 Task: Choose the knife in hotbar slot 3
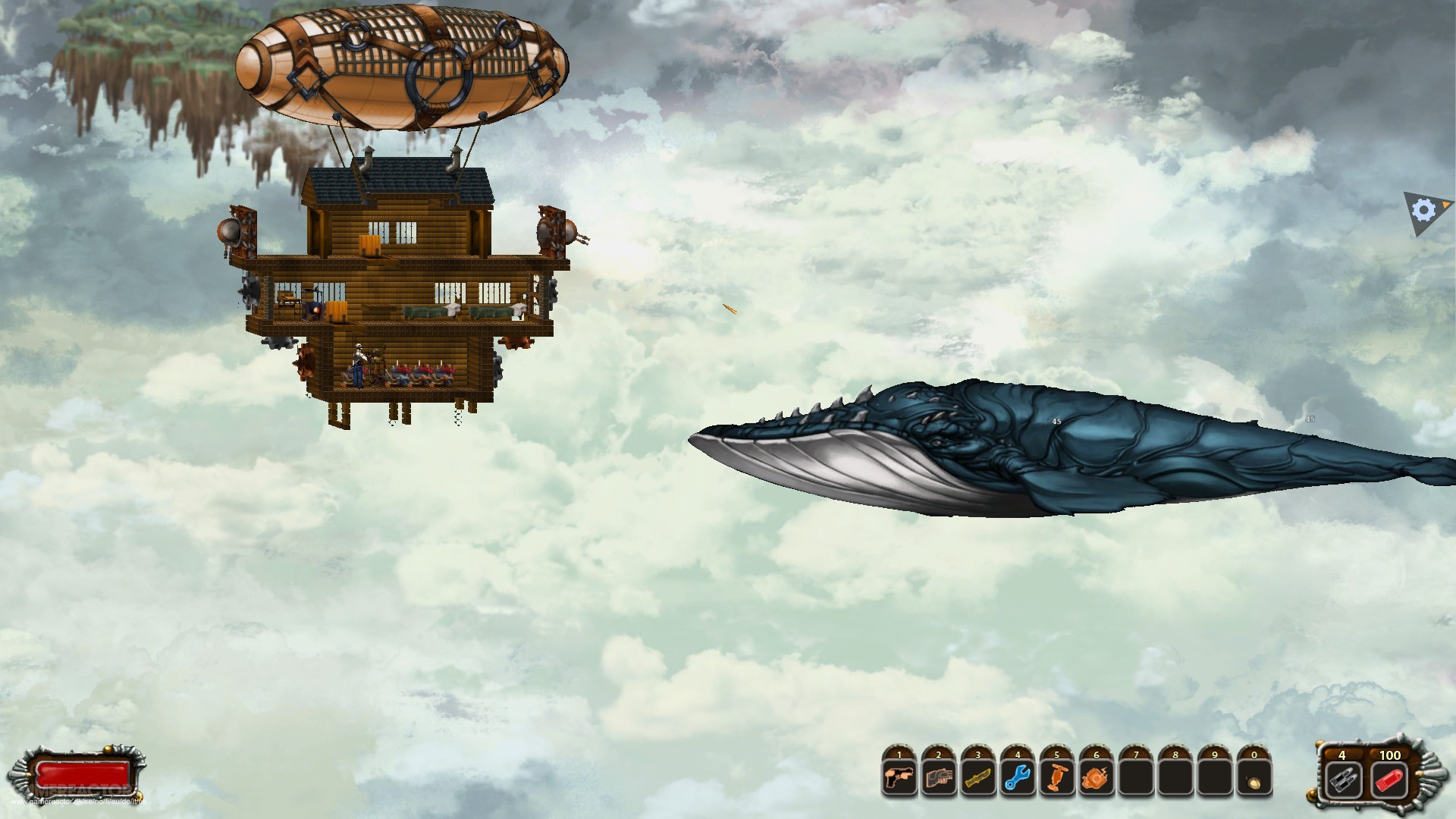pyautogui.click(x=978, y=779)
